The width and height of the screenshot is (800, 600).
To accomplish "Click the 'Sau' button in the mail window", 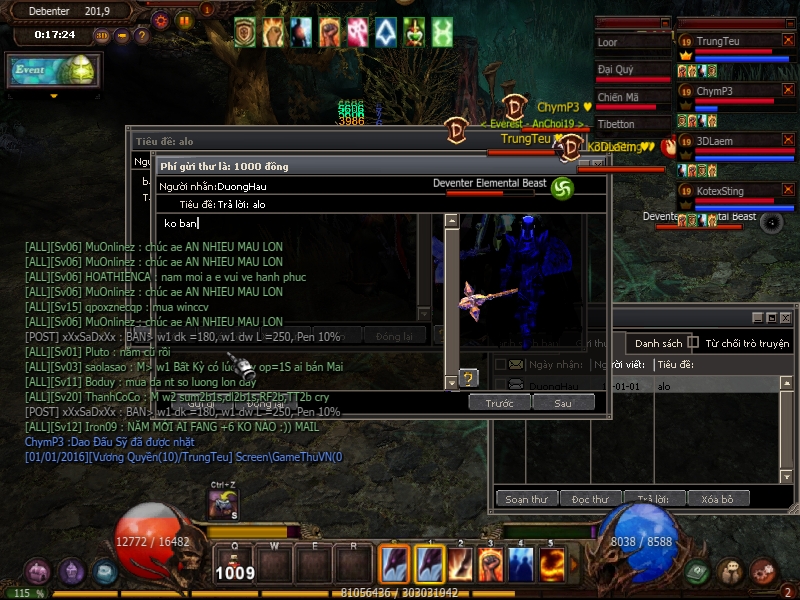I will (563, 403).
